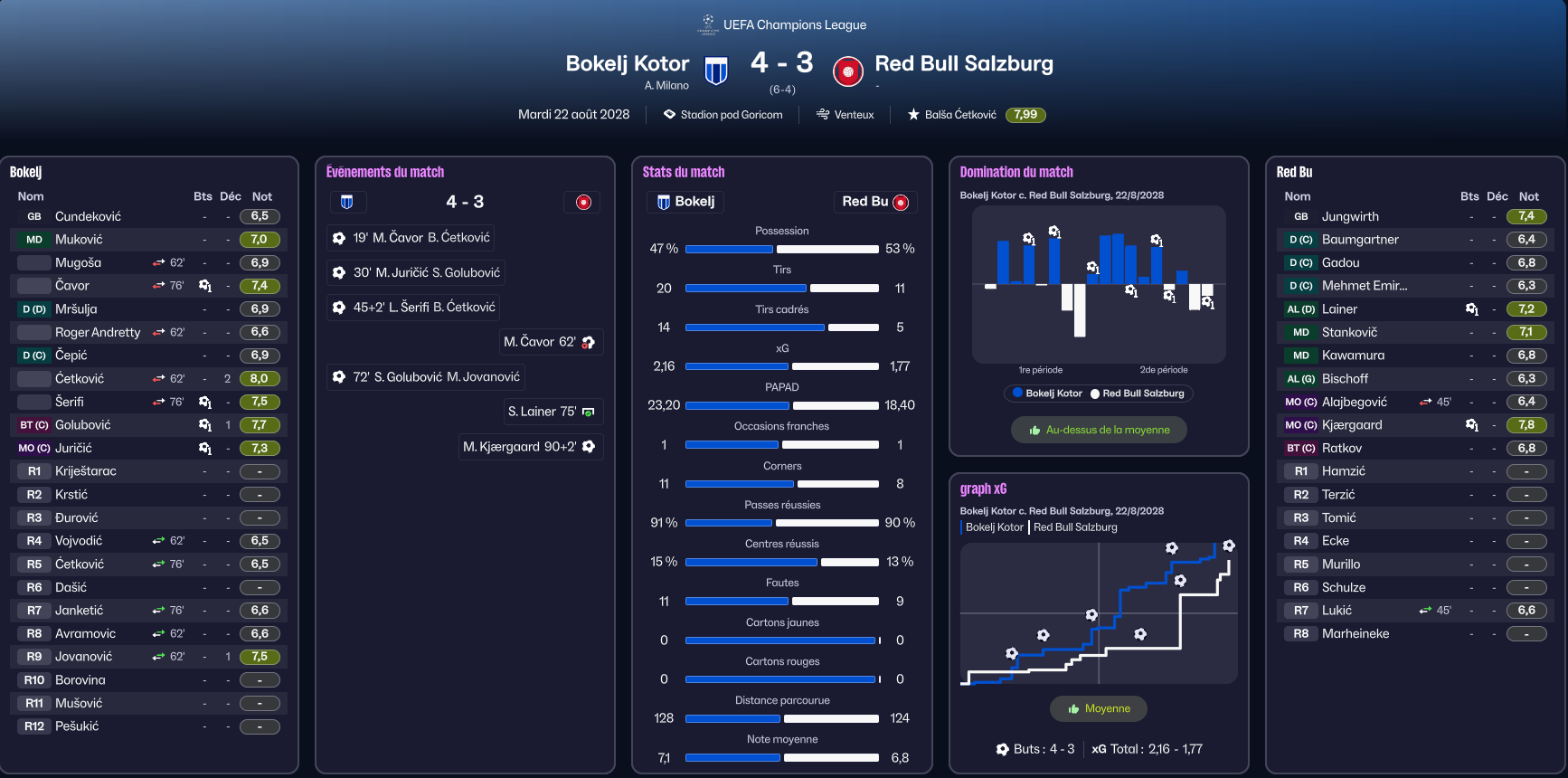The image size is (1568, 778).
Task: Select Kjærgaard row in Salzburg lineup
Action: click(1352, 425)
